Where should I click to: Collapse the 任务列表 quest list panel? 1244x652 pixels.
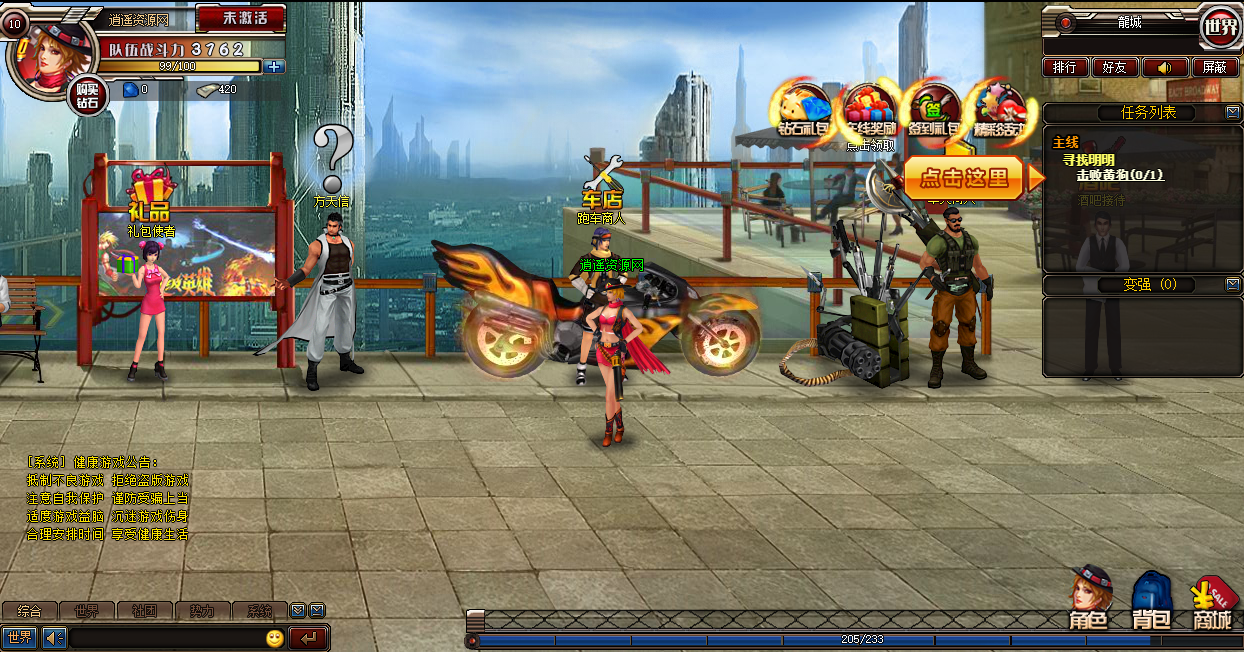click(1233, 112)
